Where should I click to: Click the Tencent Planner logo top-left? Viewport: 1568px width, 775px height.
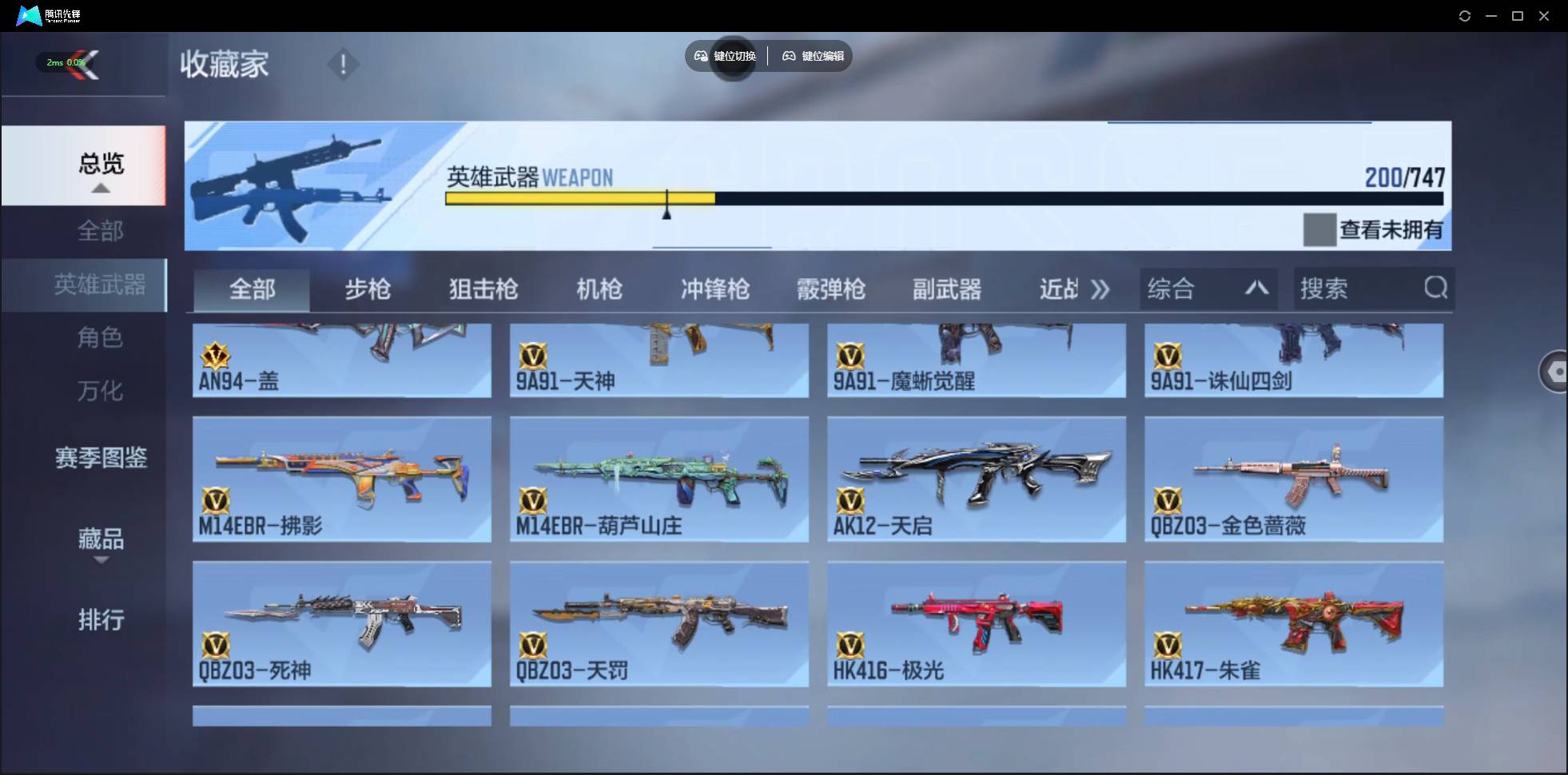coord(30,14)
